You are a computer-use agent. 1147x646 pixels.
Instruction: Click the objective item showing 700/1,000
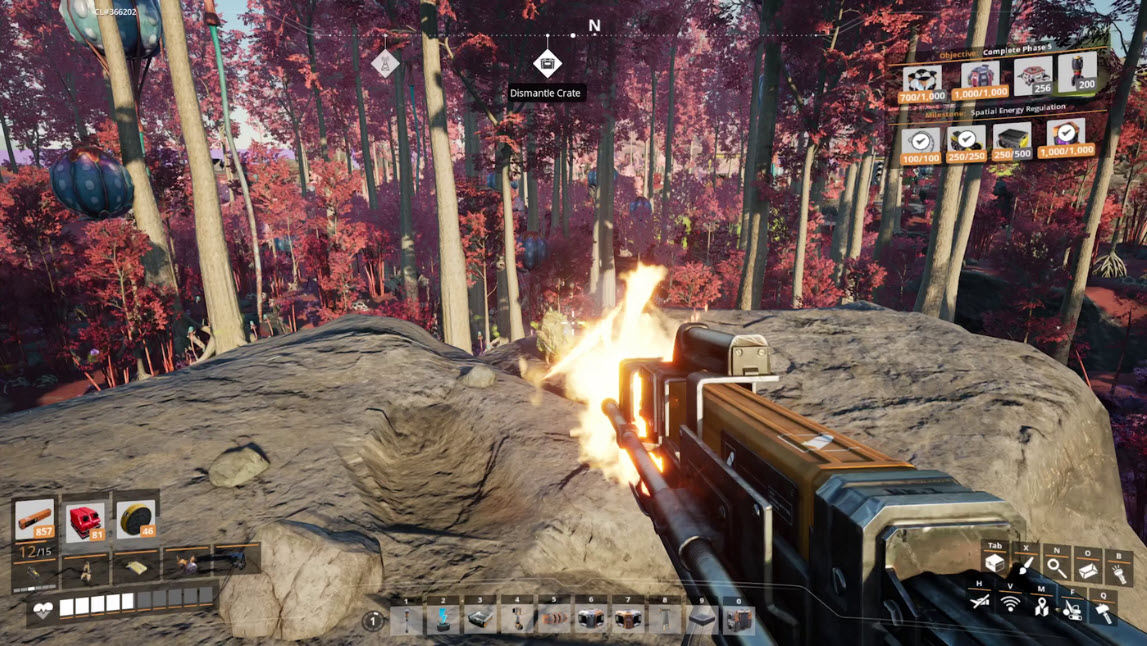921,82
